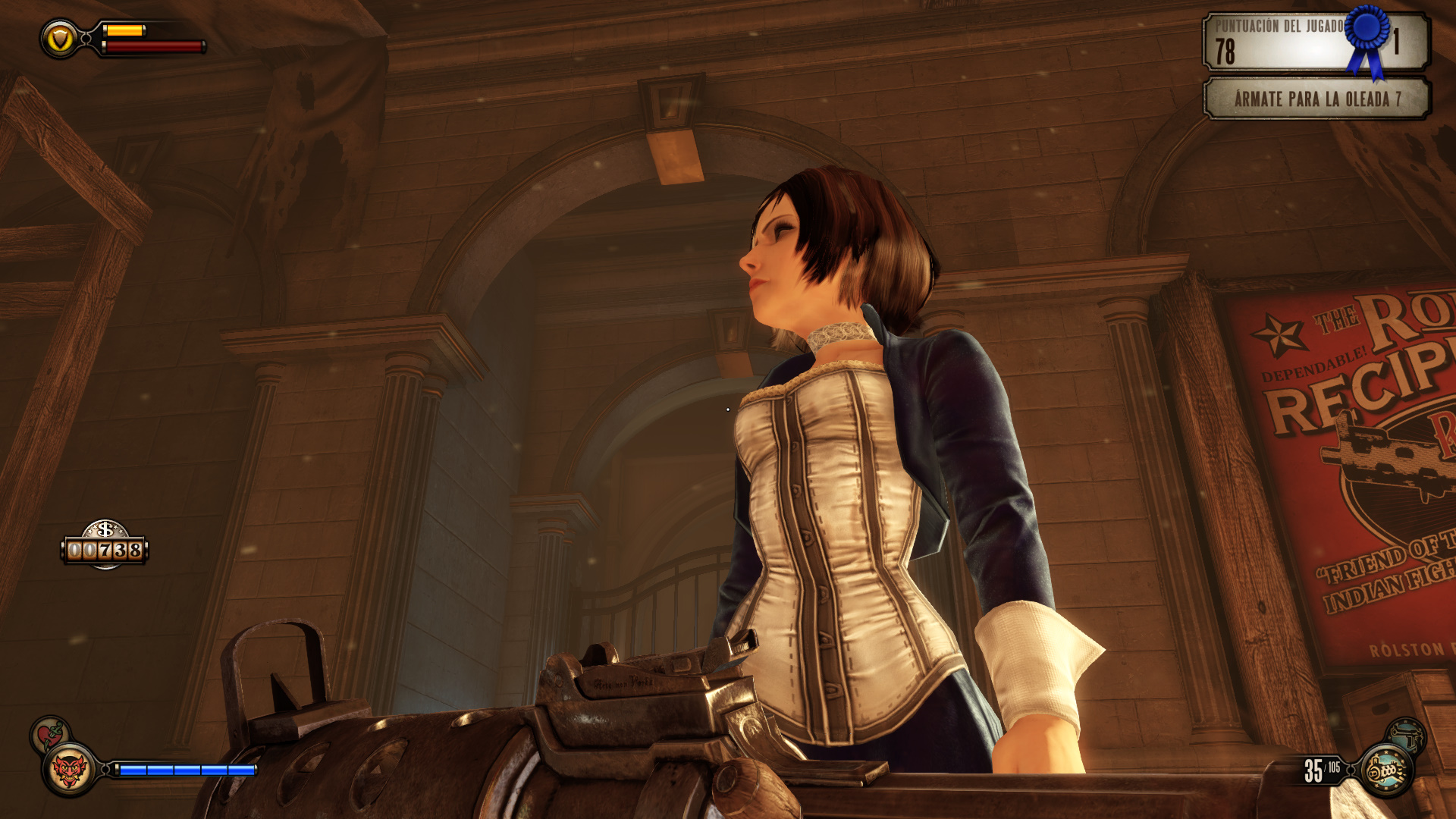Click the equipped machine gun weapon icon
1456x819 pixels.
click(x=1387, y=771)
